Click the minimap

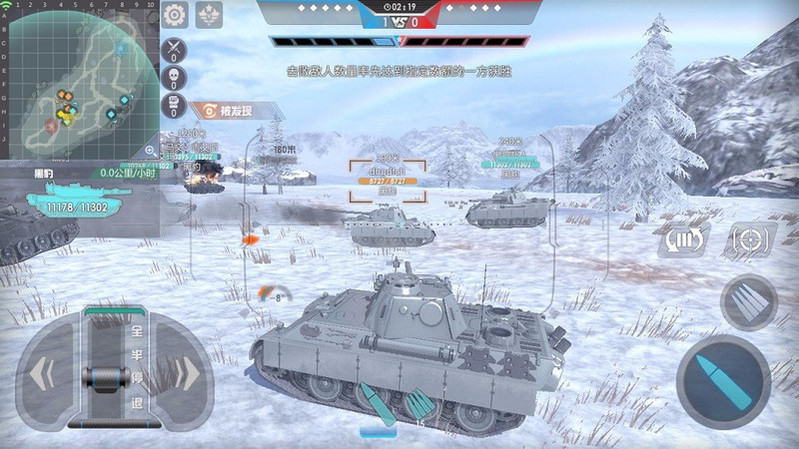click(x=78, y=80)
